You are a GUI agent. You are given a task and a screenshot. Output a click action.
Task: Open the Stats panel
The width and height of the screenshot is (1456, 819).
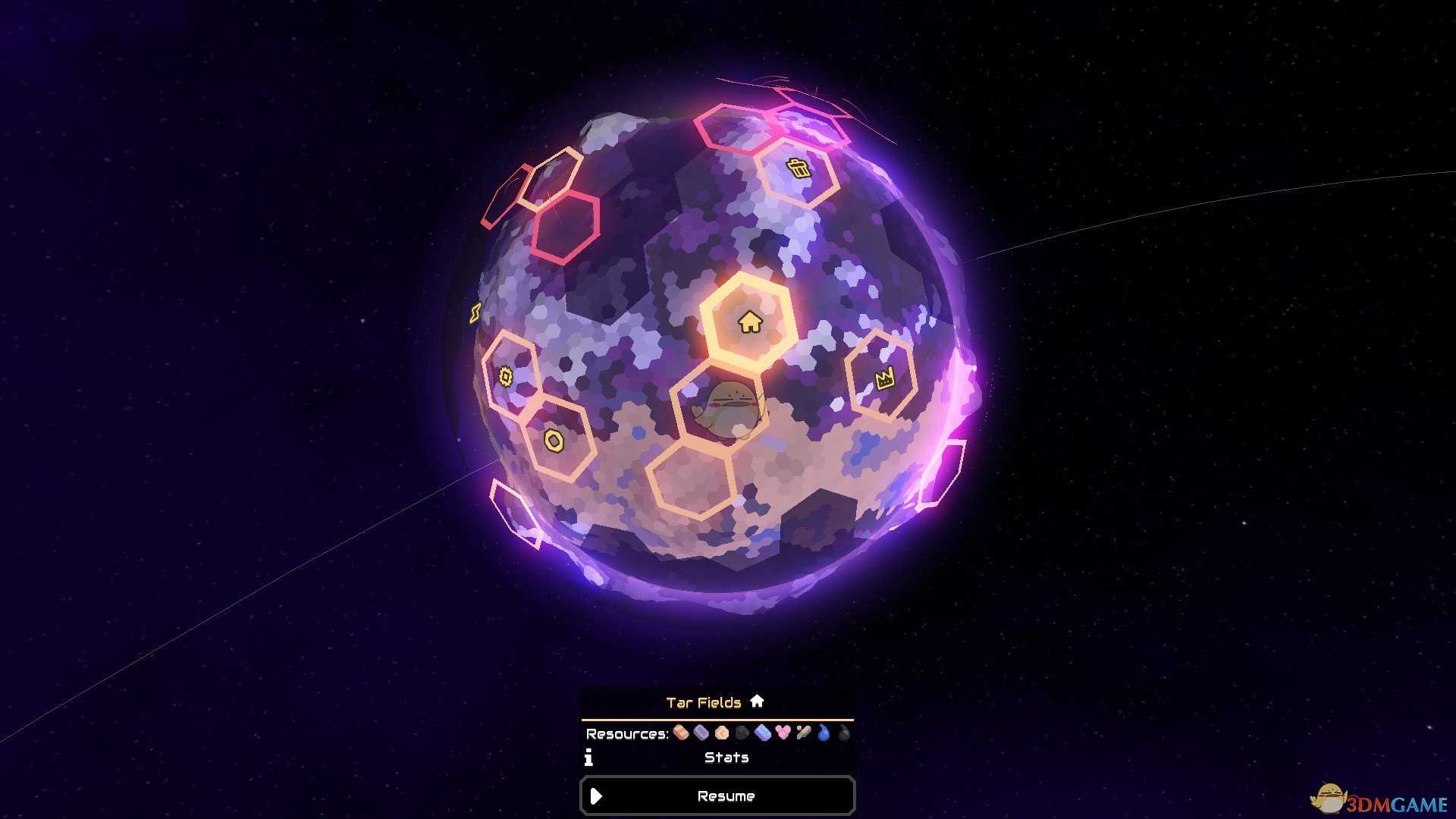click(726, 757)
